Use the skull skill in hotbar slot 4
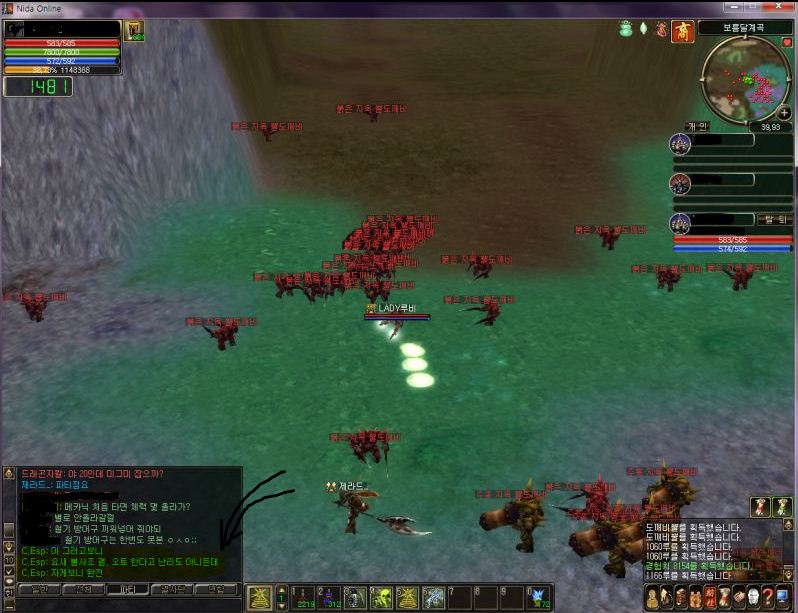This screenshot has width=798, height=613. point(381,597)
